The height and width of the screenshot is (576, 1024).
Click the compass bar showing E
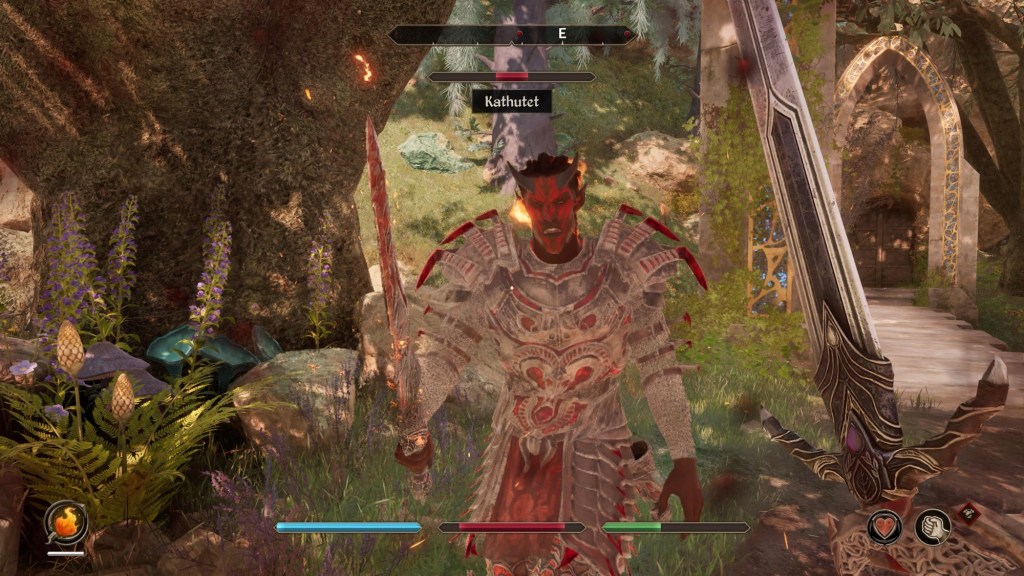click(x=512, y=35)
